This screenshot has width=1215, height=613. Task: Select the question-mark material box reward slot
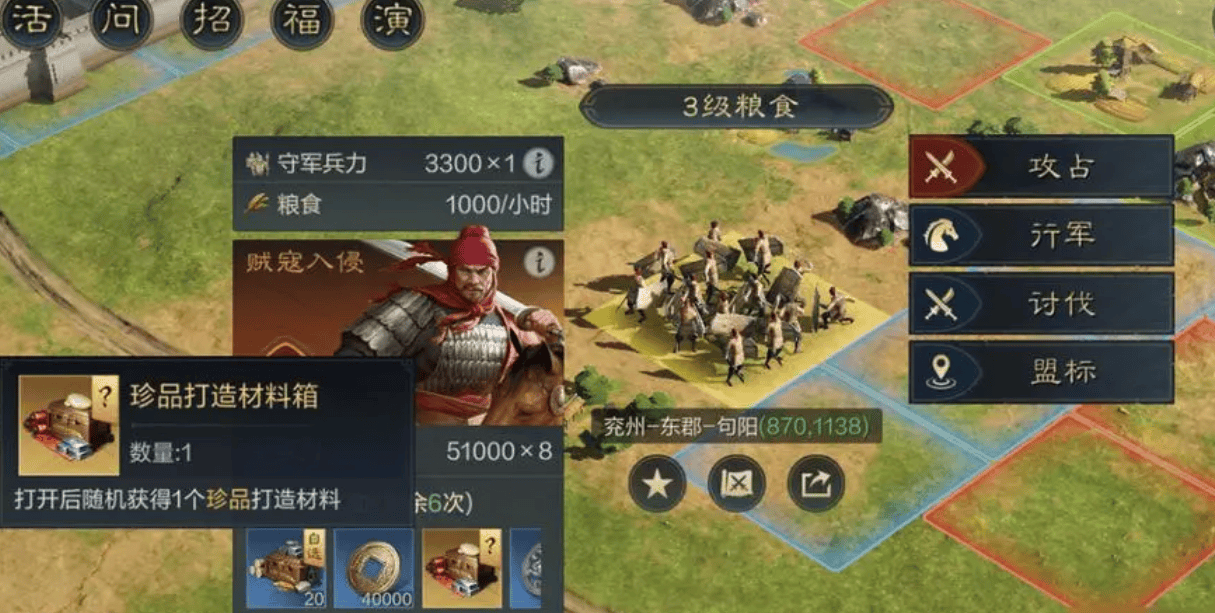tap(460, 568)
